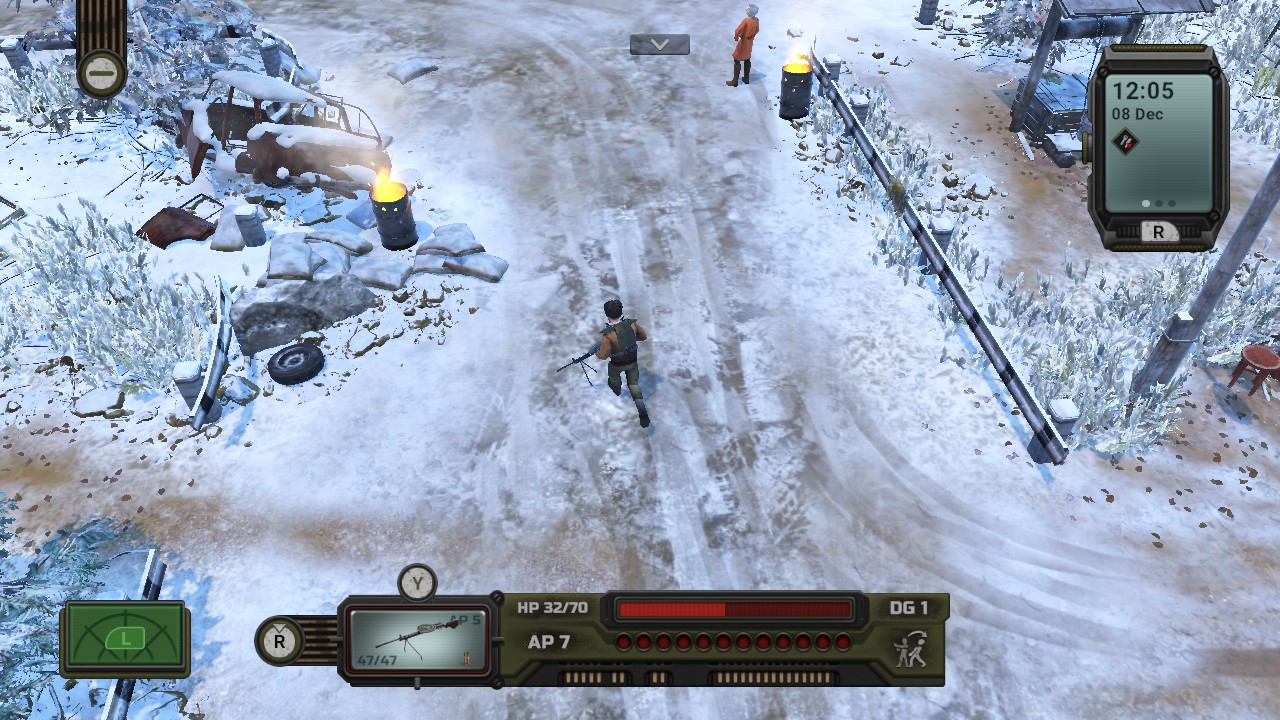Viewport: 1280px width, 720px height.
Task: Select the repair tools icon on the wristwatch
Action: pyautogui.click(x=1126, y=142)
